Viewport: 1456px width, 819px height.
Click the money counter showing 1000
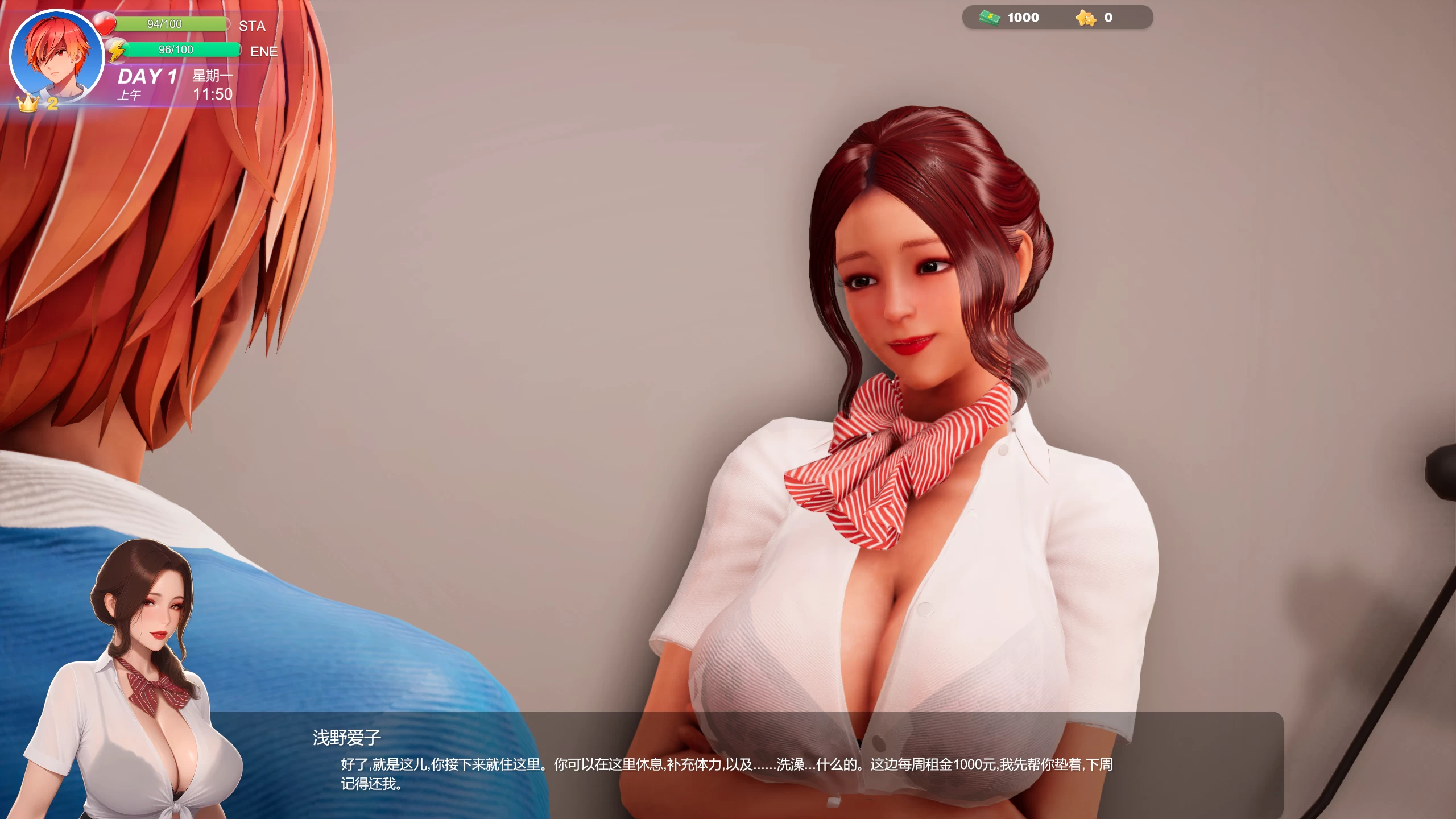pos(1024,17)
